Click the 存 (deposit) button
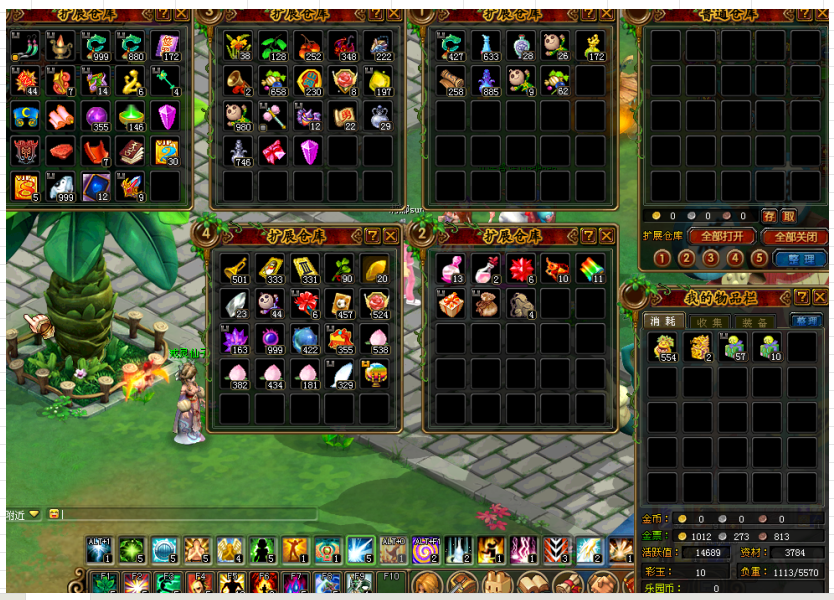 point(769,216)
